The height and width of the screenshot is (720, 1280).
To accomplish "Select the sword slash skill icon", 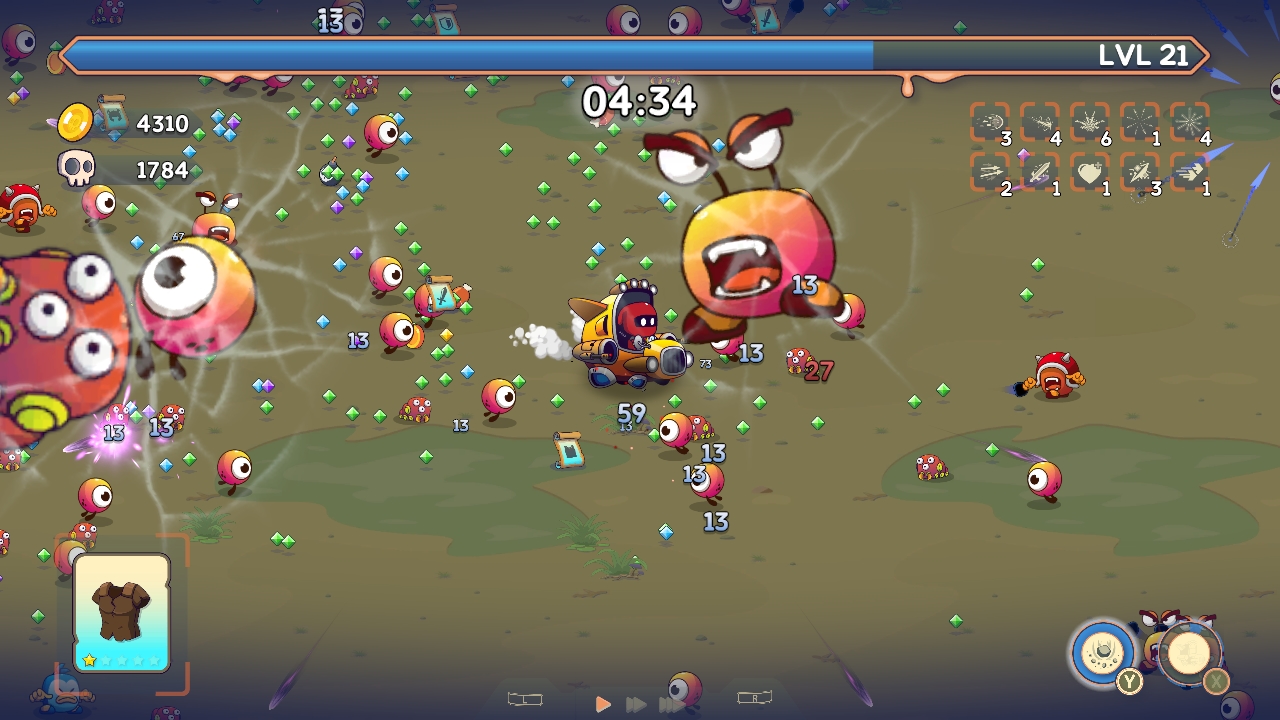I will (1039, 170).
